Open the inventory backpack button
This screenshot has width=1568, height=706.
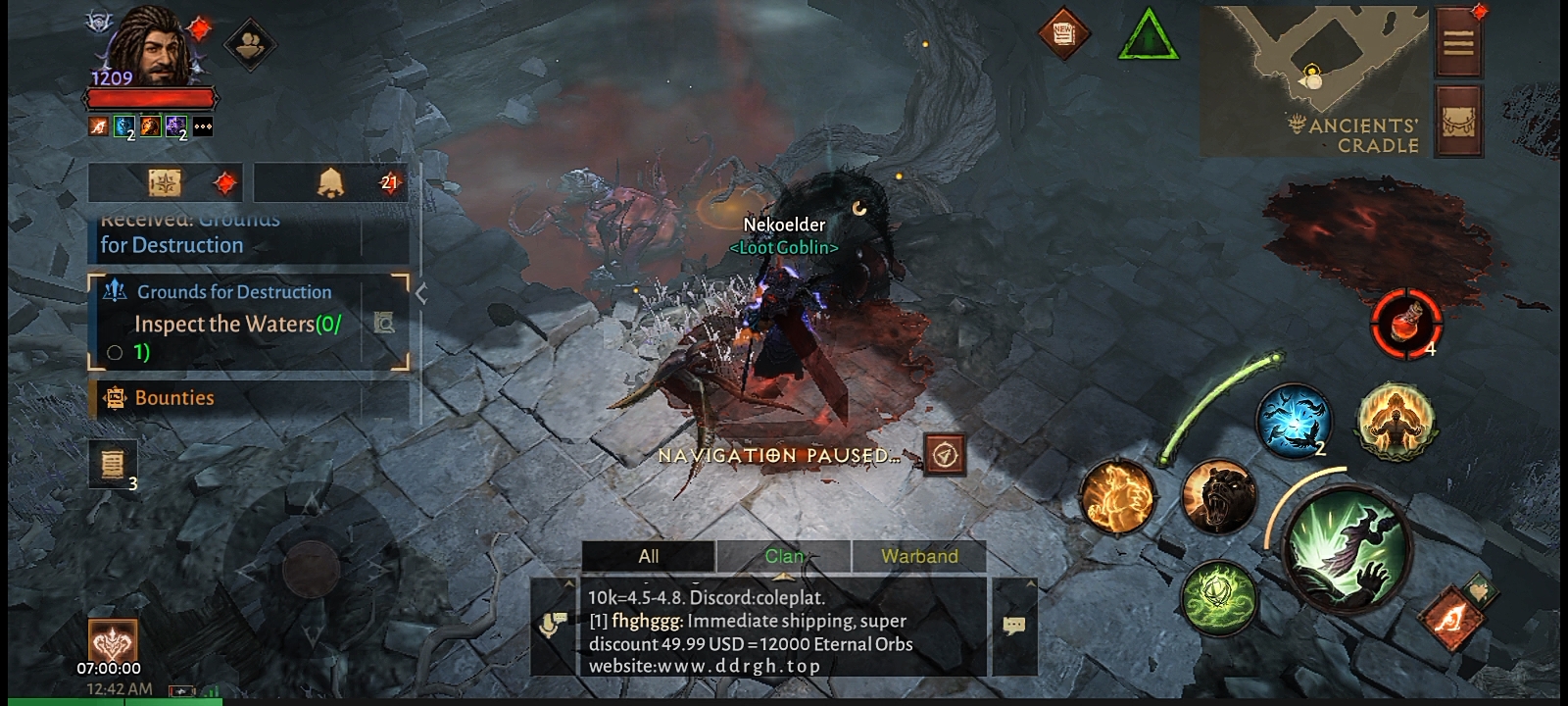(x=1458, y=122)
